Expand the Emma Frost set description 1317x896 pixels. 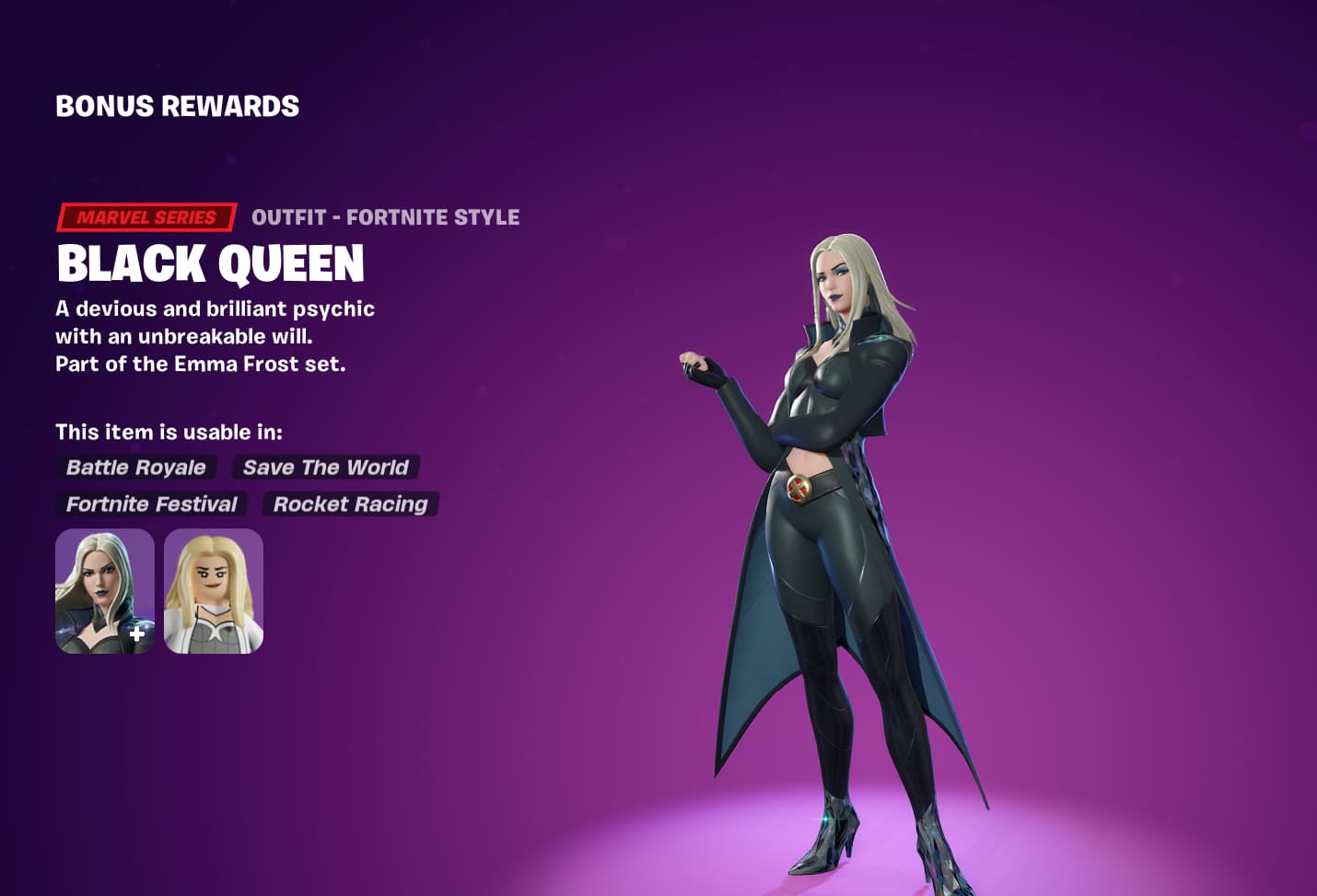201,365
